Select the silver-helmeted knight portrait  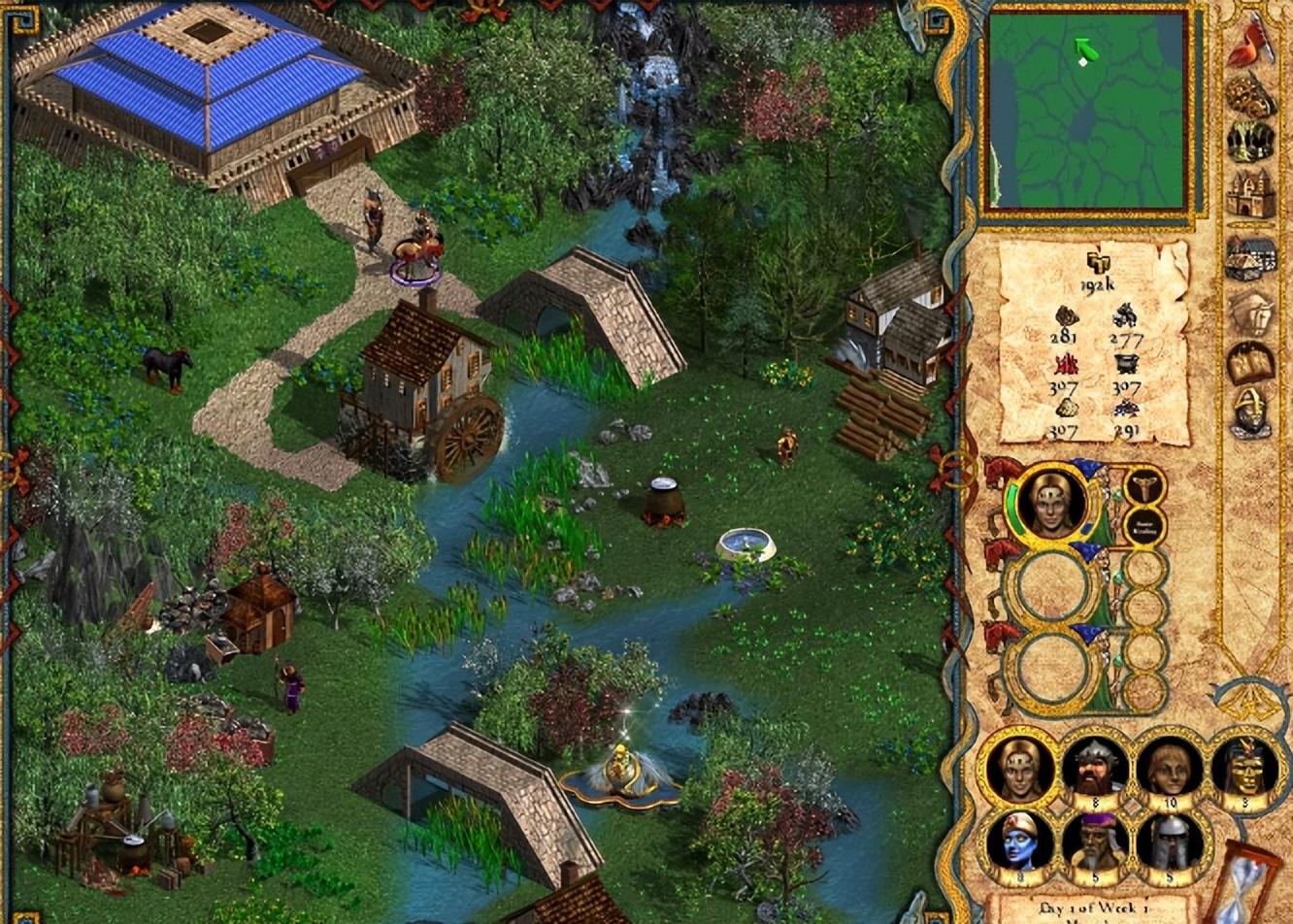(1169, 841)
